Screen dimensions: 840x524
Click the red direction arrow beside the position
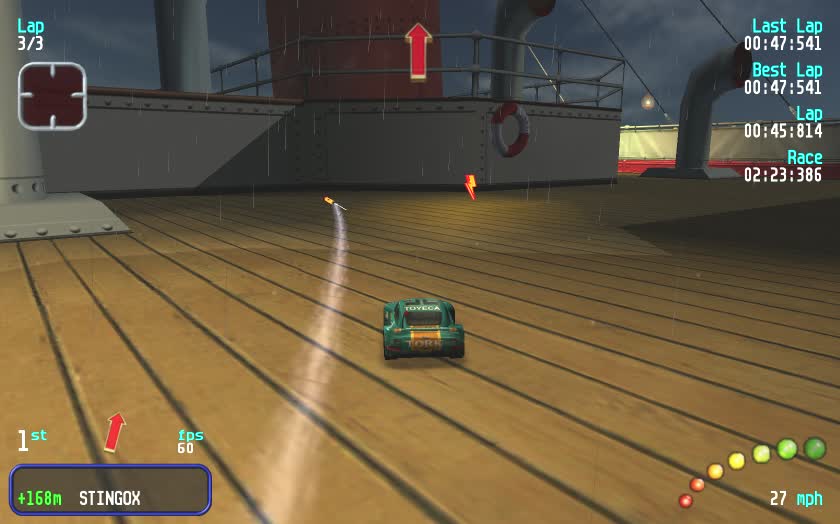116,432
